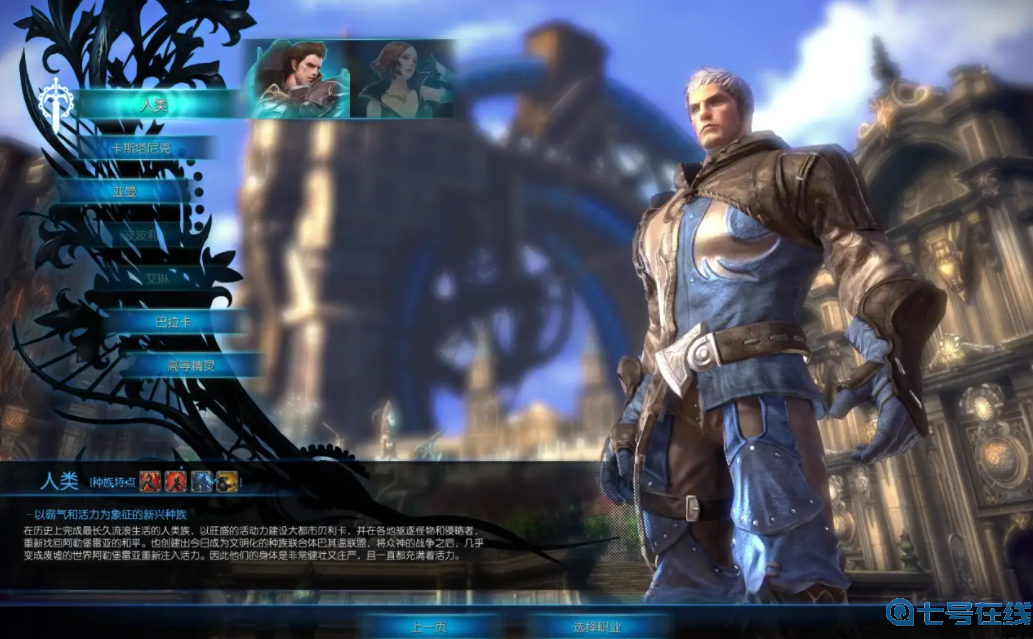Choose the 艾琳 race option
Screen dimensions: 1033x639
click(158, 279)
